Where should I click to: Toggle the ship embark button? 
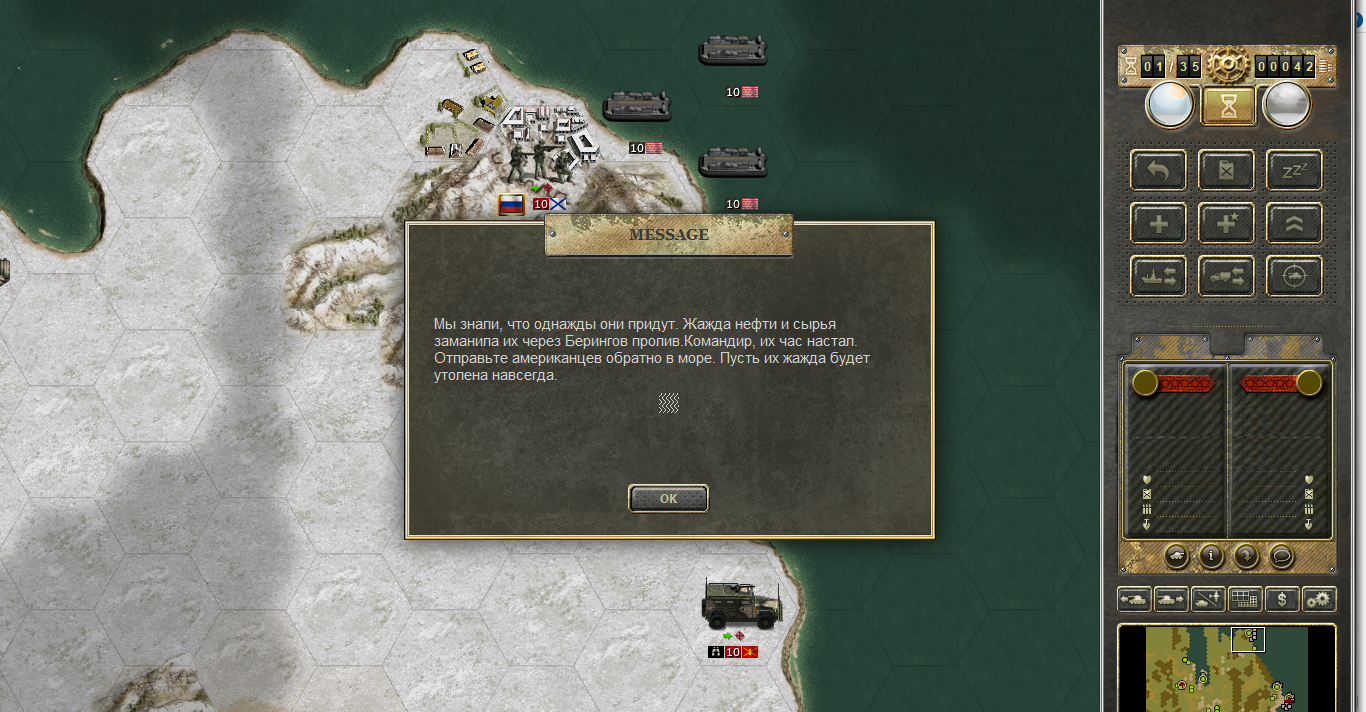click(1158, 276)
